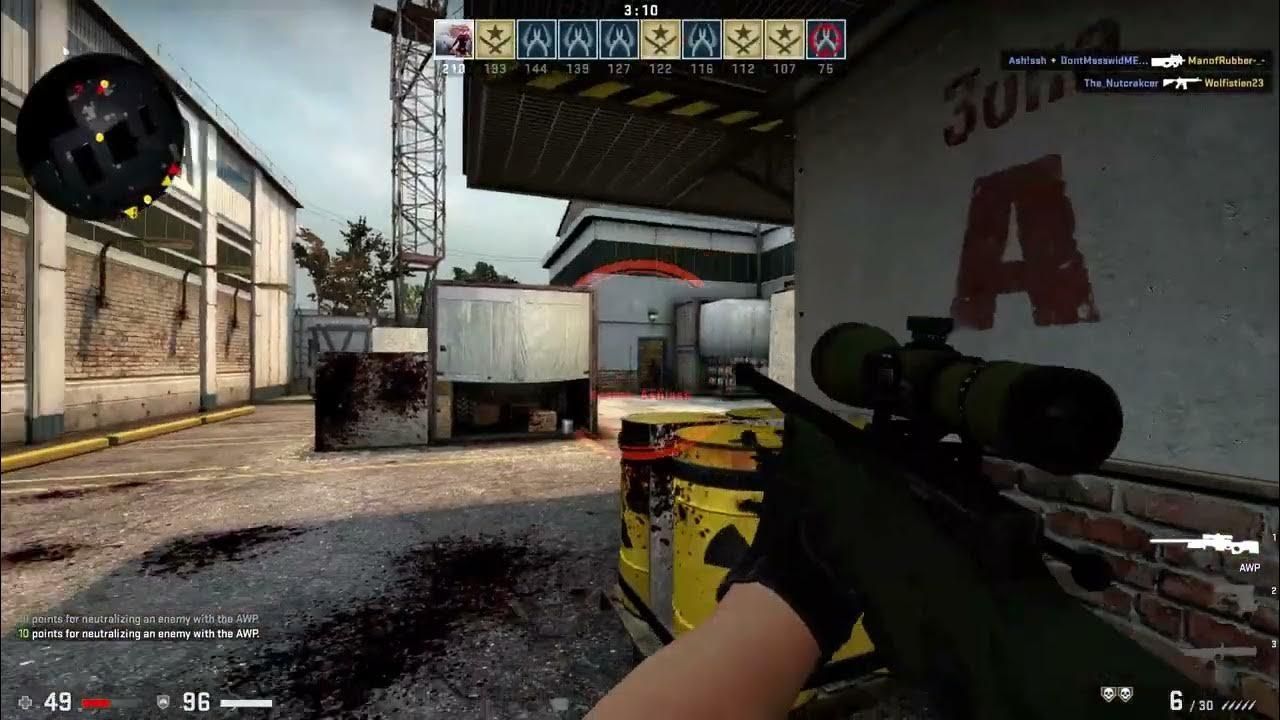Choose the scoreboard avatar with score 193
Image resolution: width=1280 pixels, height=720 pixels.
(495, 39)
